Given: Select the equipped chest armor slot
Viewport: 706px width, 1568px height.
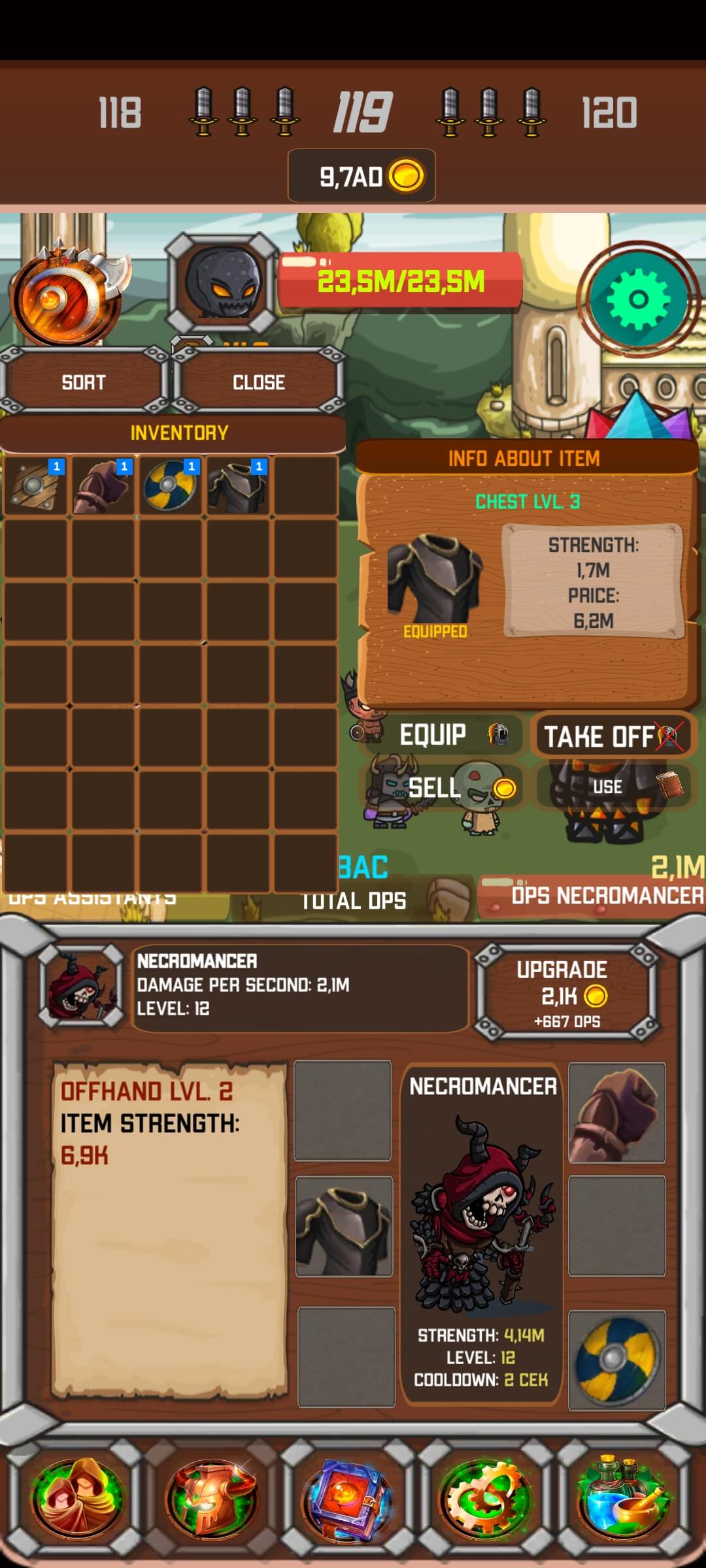Looking at the screenshot, I should click(x=345, y=1227).
